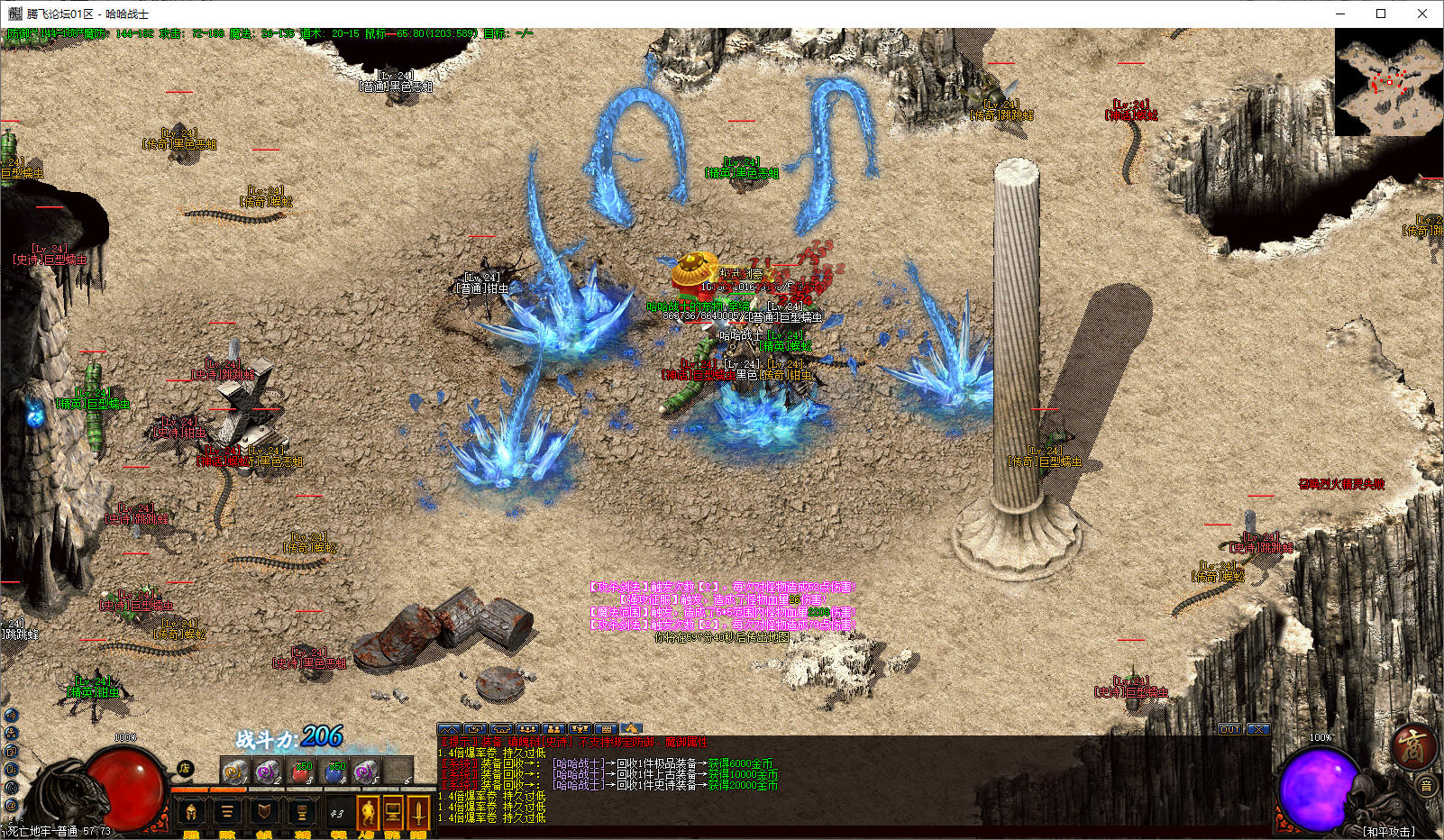This screenshot has height=840, width=1444.
Task: Open the helmet attributes menu button
Action: (191, 813)
